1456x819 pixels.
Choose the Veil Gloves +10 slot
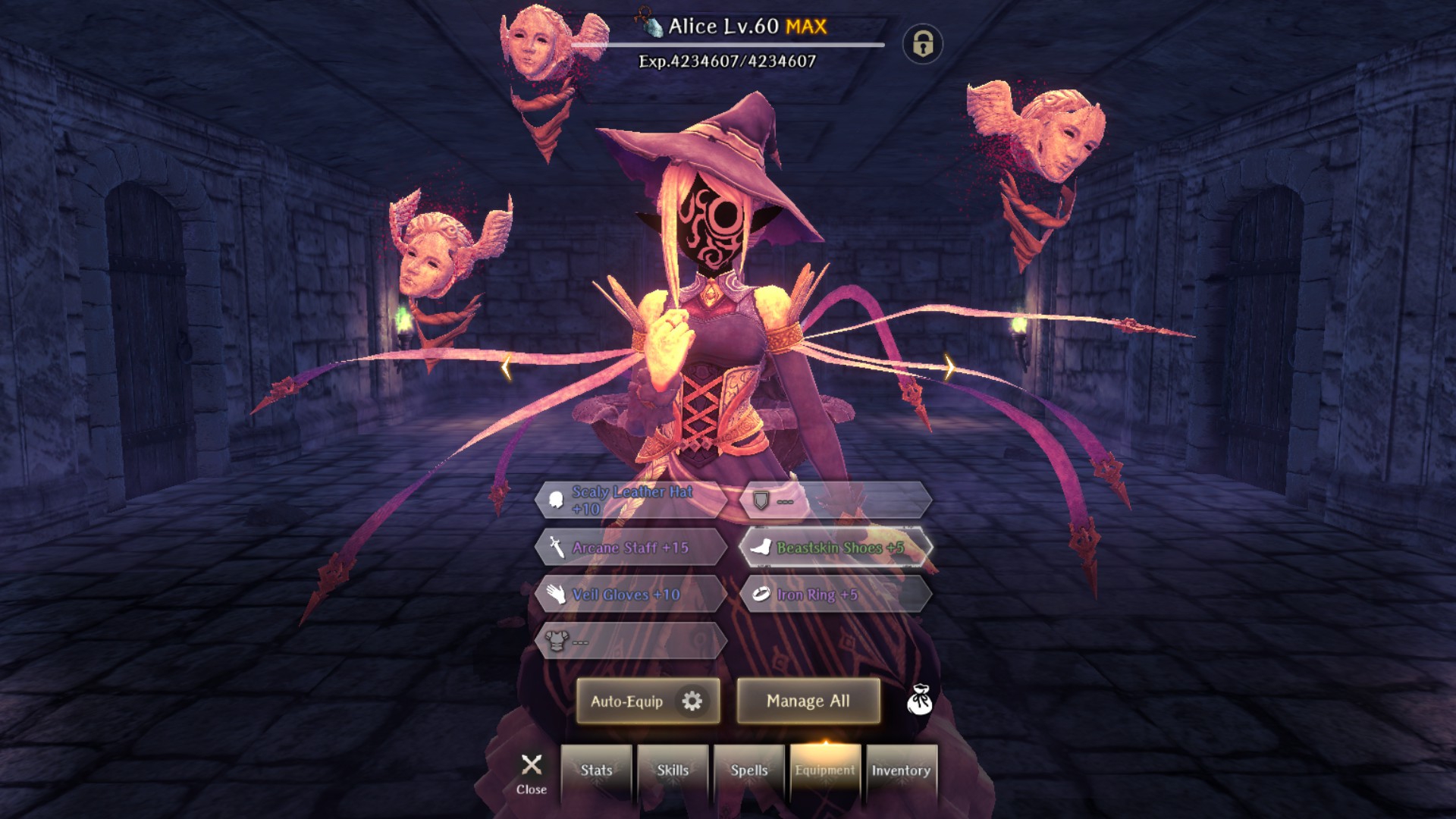pos(631,595)
